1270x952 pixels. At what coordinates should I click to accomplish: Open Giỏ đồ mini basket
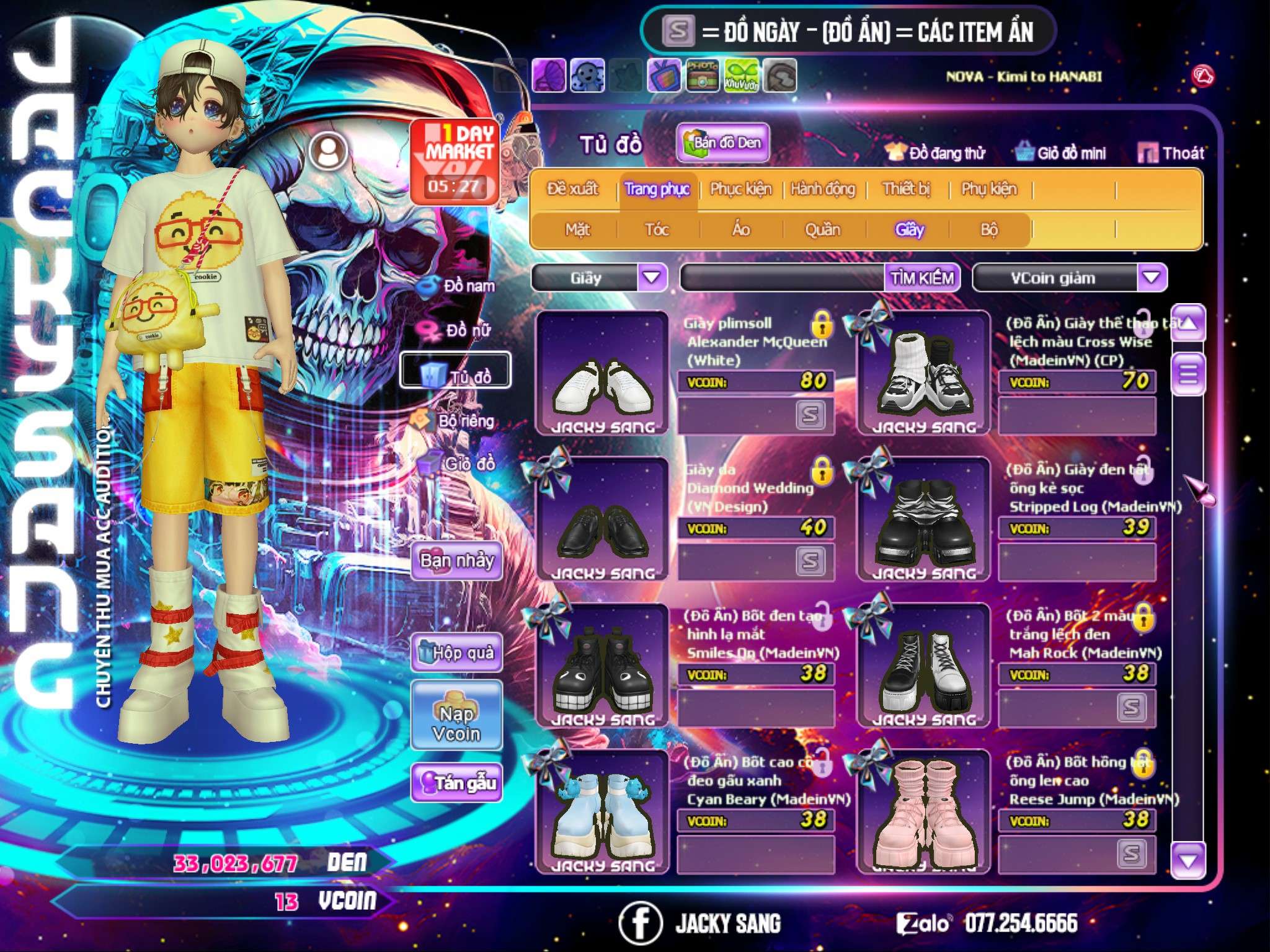coord(1061,152)
